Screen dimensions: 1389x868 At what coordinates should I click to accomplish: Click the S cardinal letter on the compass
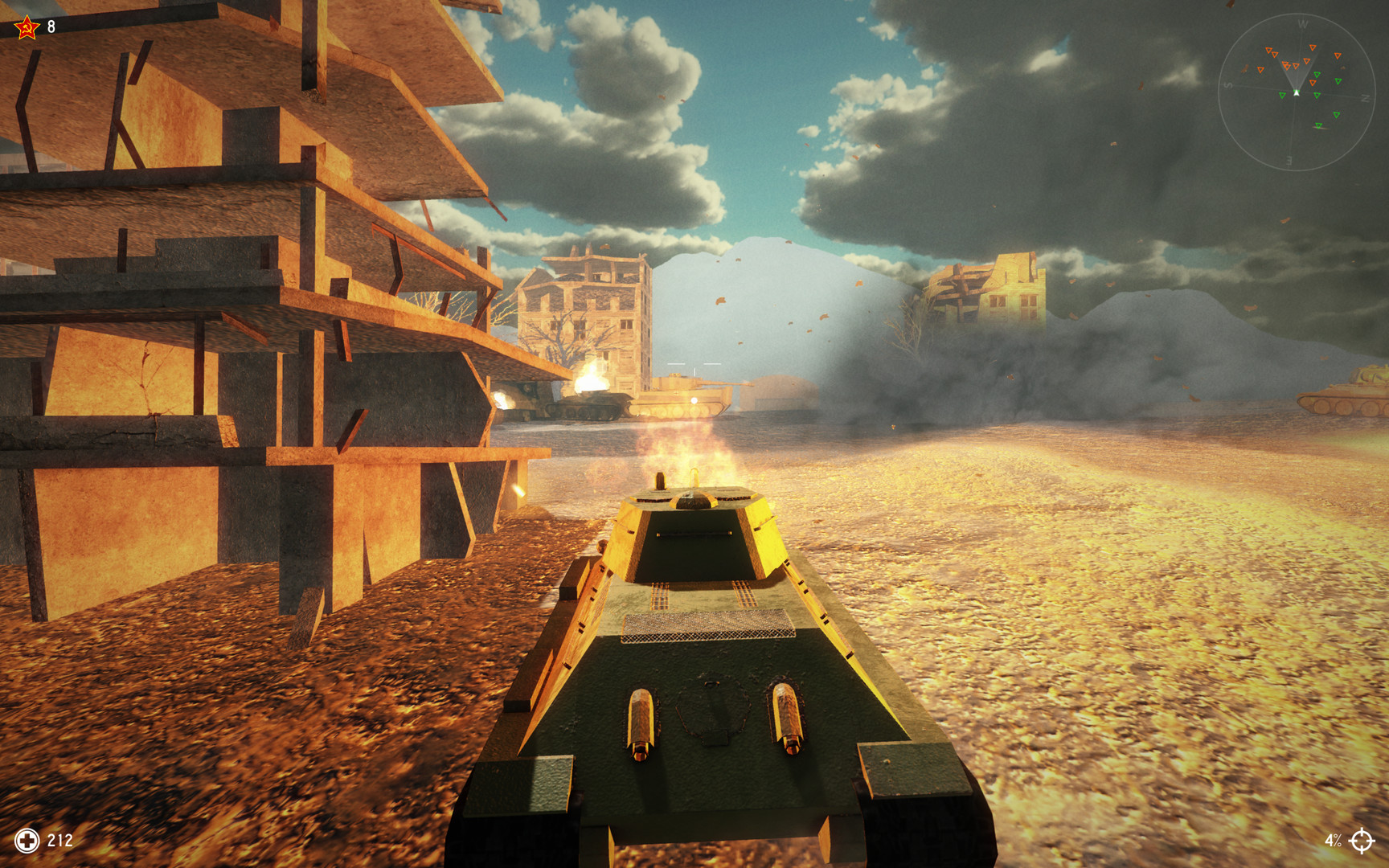[1227, 84]
